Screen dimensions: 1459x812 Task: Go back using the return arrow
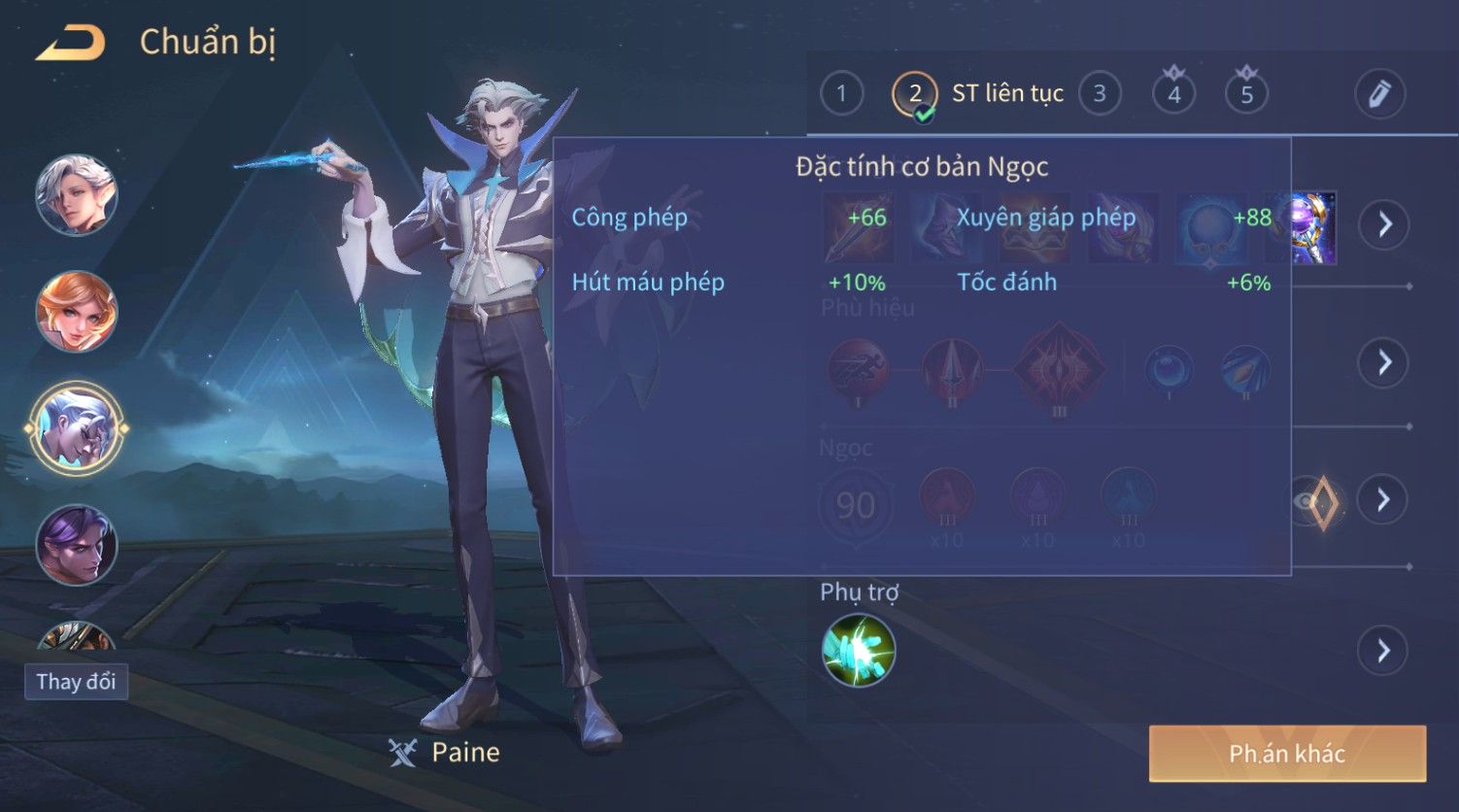click(71, 43)
